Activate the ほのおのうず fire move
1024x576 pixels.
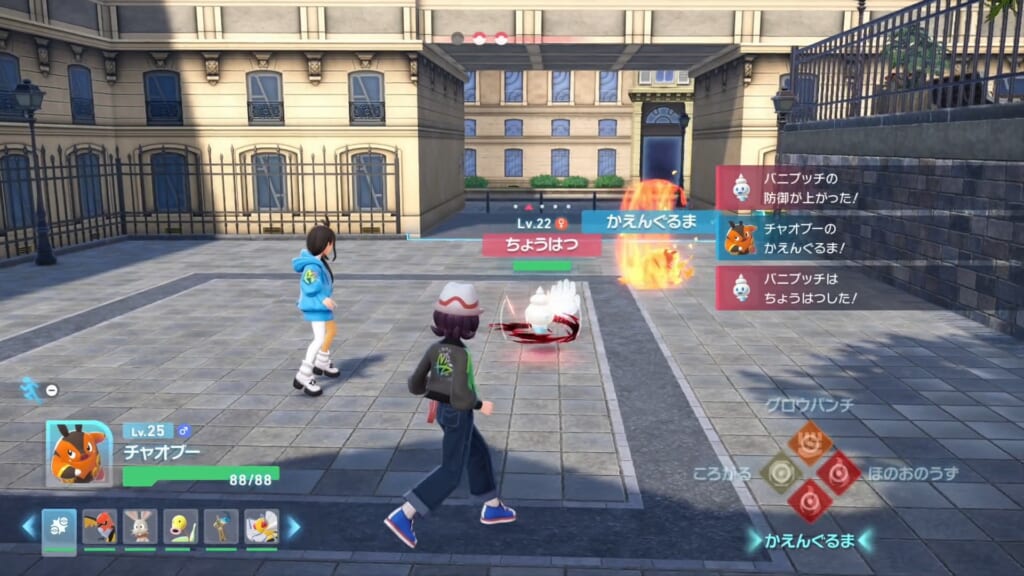tap(838, 472)
